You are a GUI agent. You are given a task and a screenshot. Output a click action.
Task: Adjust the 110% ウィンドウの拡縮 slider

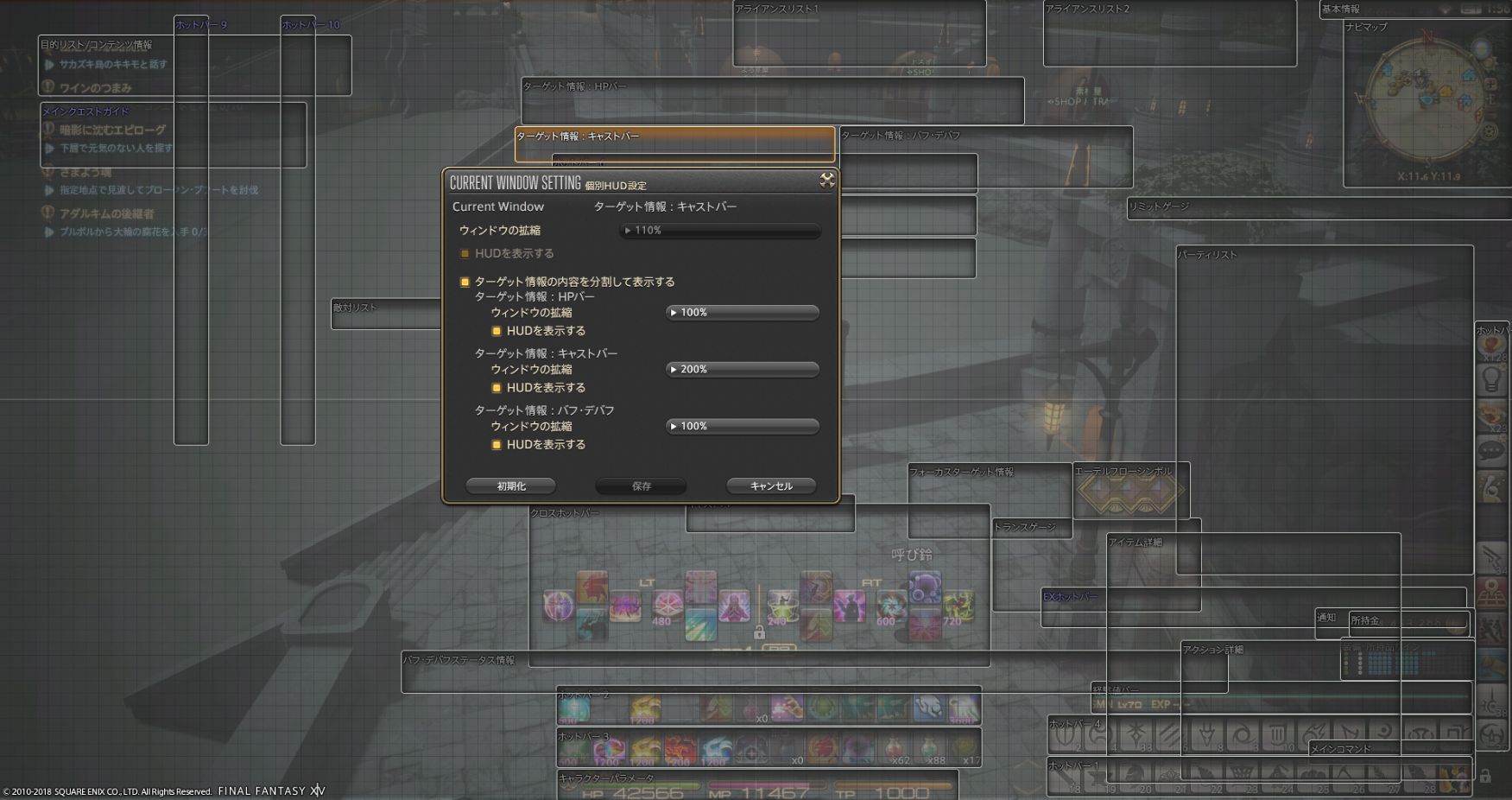719,231
